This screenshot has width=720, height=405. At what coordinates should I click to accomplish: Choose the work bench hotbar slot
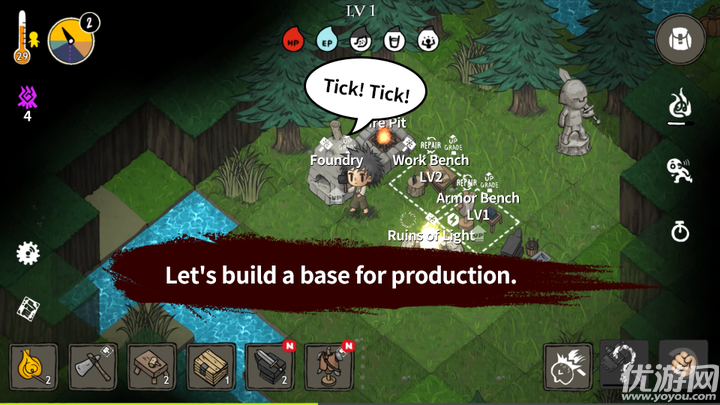[152, 367]
